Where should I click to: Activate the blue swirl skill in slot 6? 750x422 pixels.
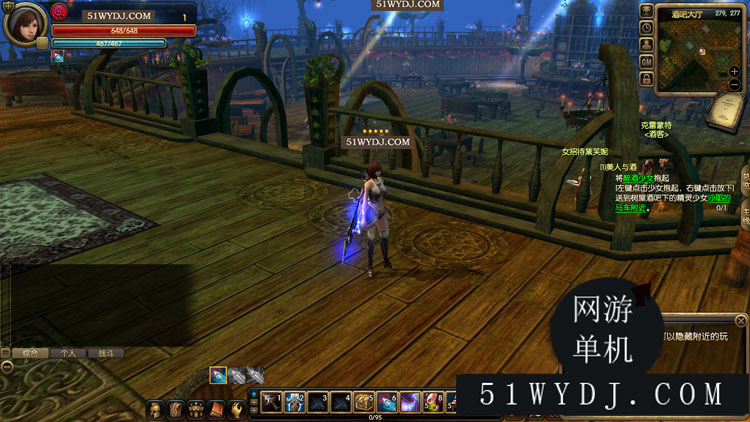point(387,403)
